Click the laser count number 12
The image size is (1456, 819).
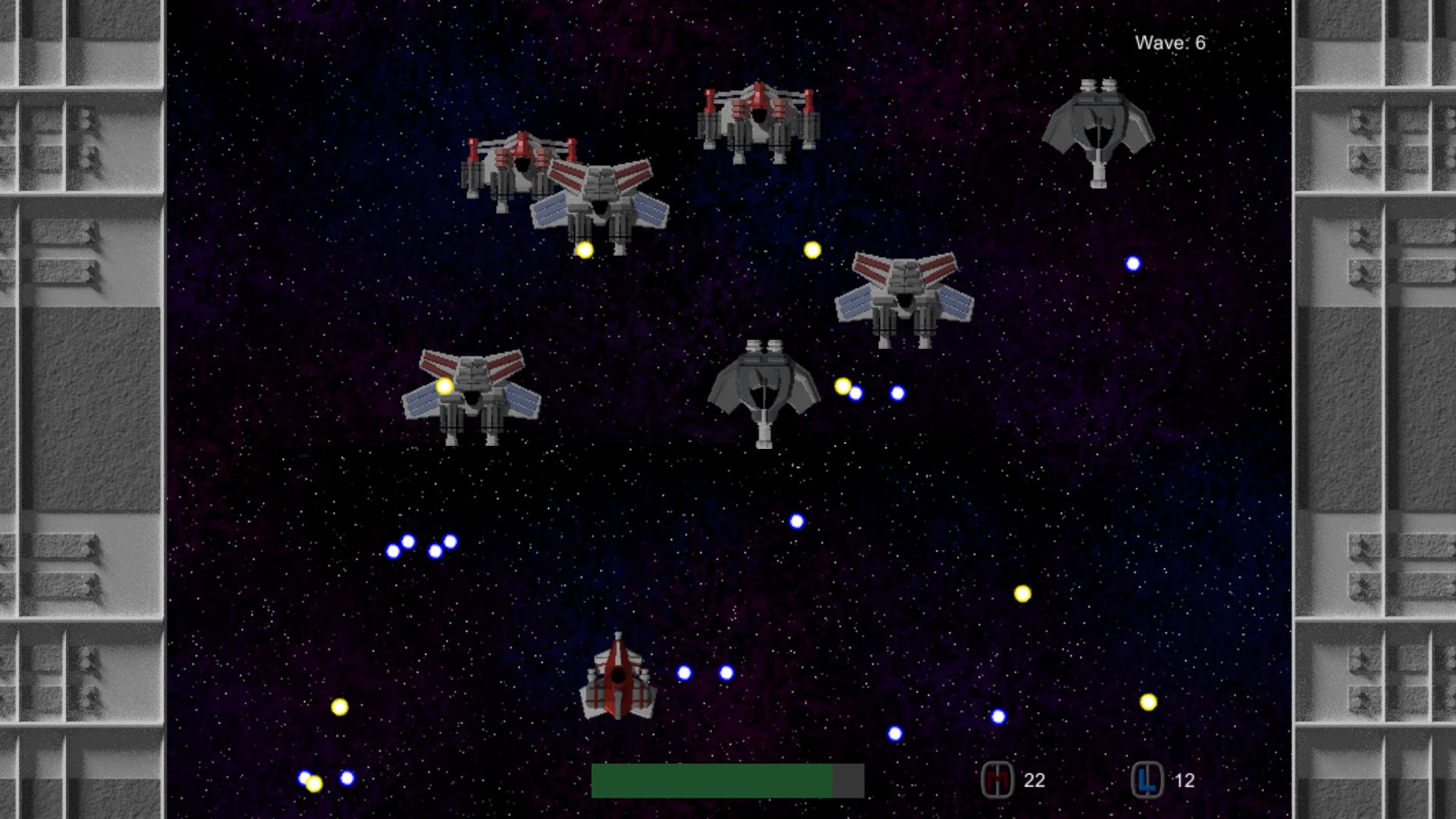[1186, 779]
